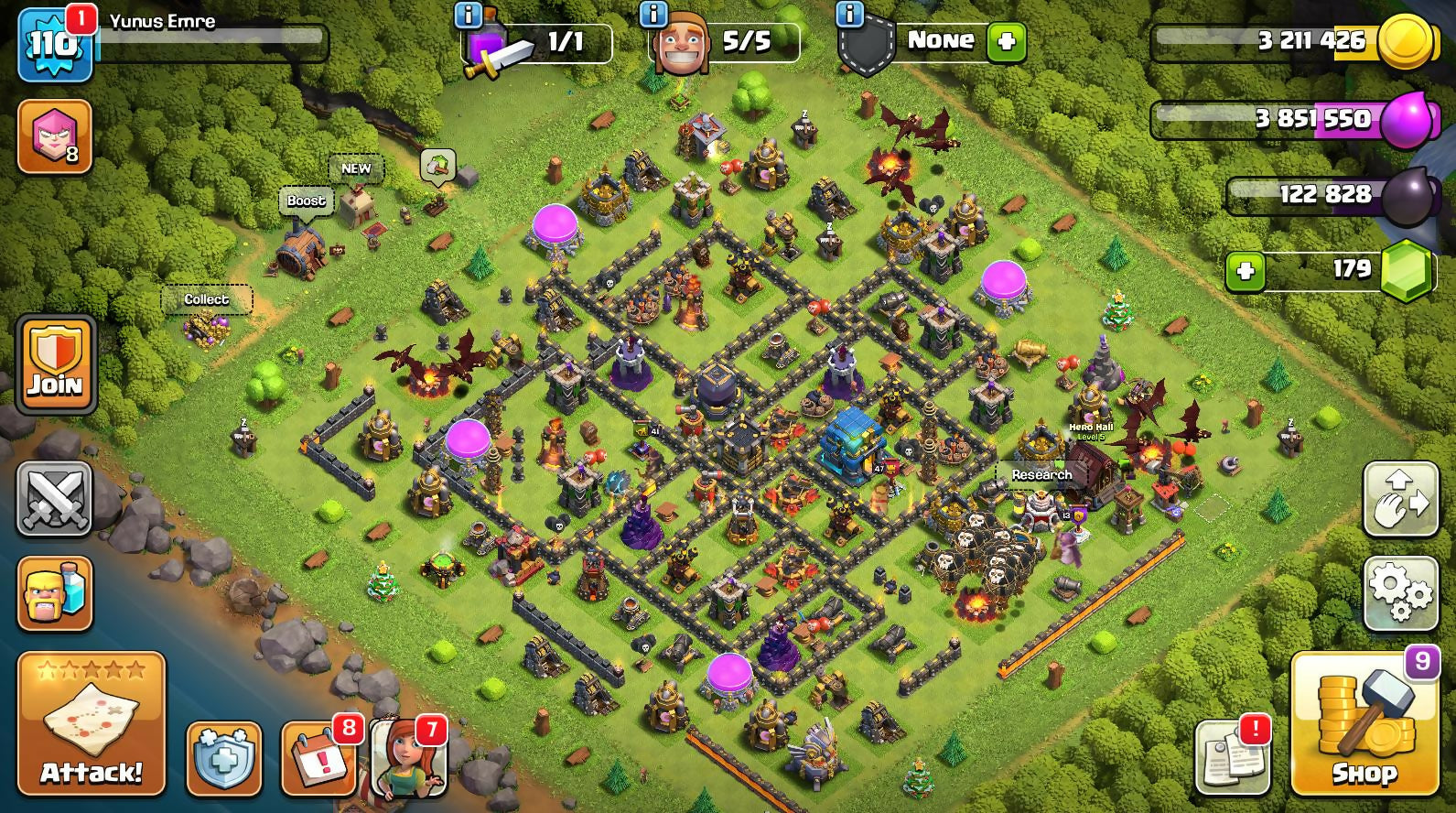Tap the Boost bubble over the barrel

[x=306, y=201]
